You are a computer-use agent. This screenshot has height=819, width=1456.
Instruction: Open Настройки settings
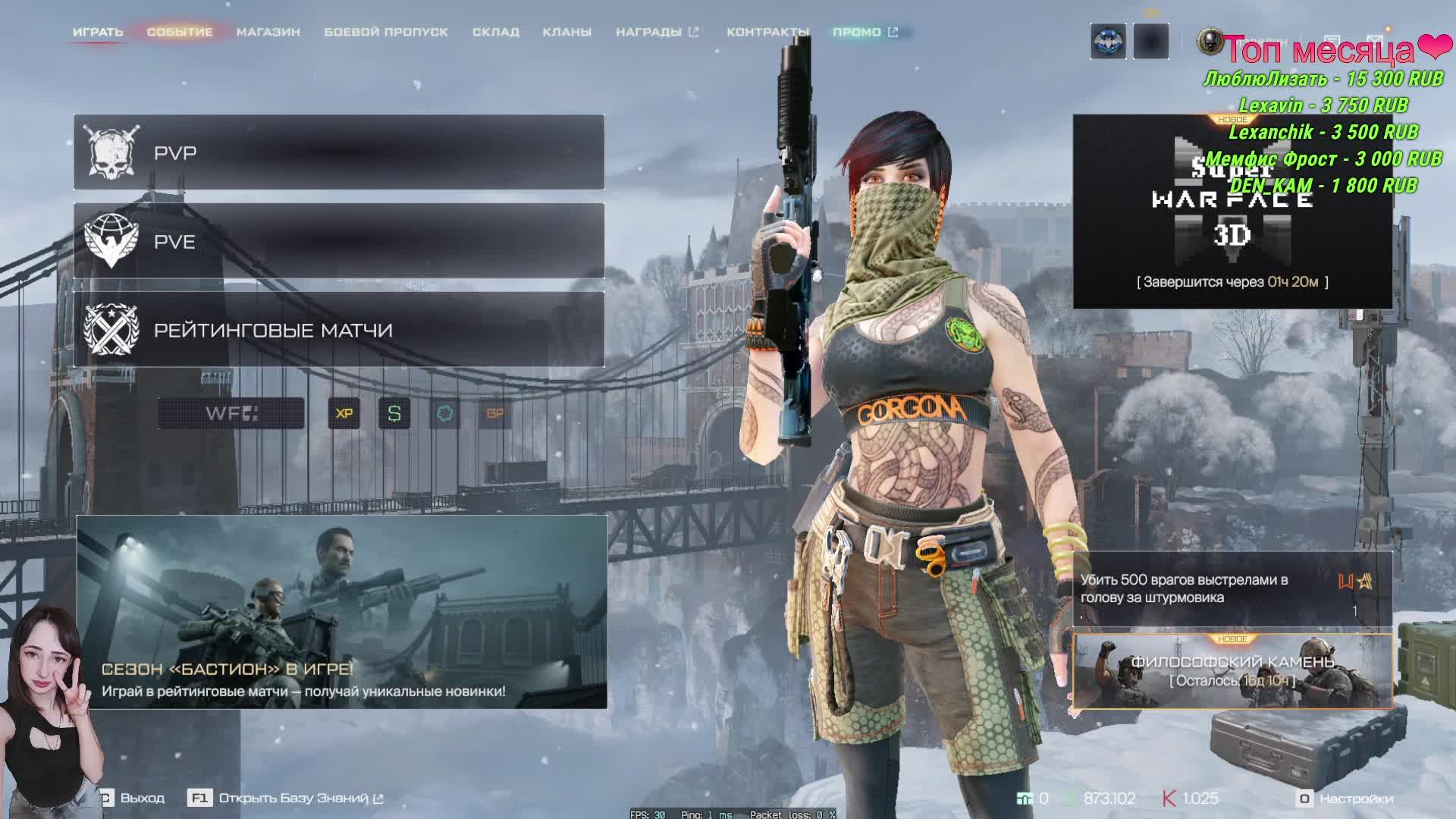(1347, 799)
